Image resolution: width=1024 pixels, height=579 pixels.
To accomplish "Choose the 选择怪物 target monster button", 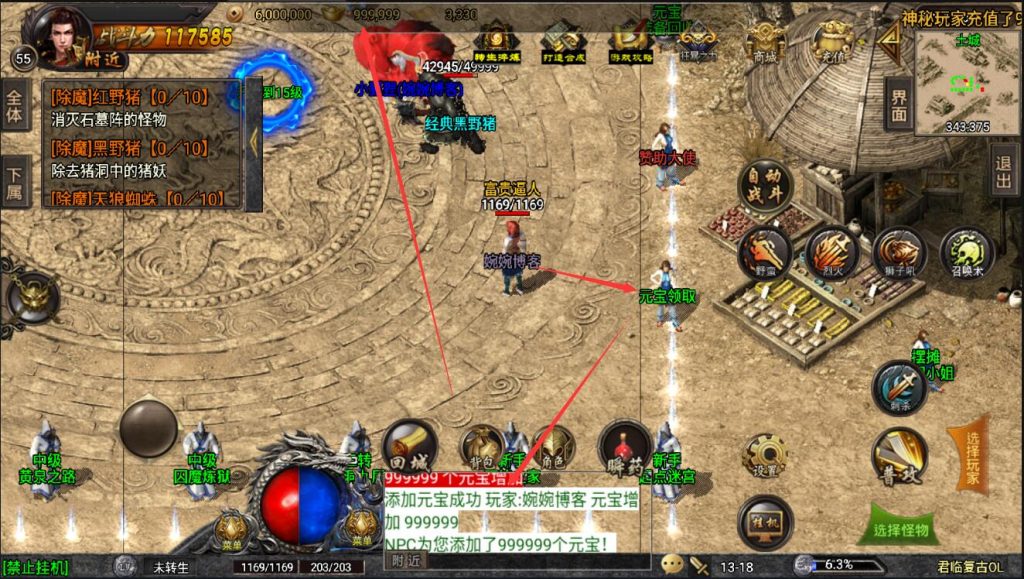I will point(900,529).
